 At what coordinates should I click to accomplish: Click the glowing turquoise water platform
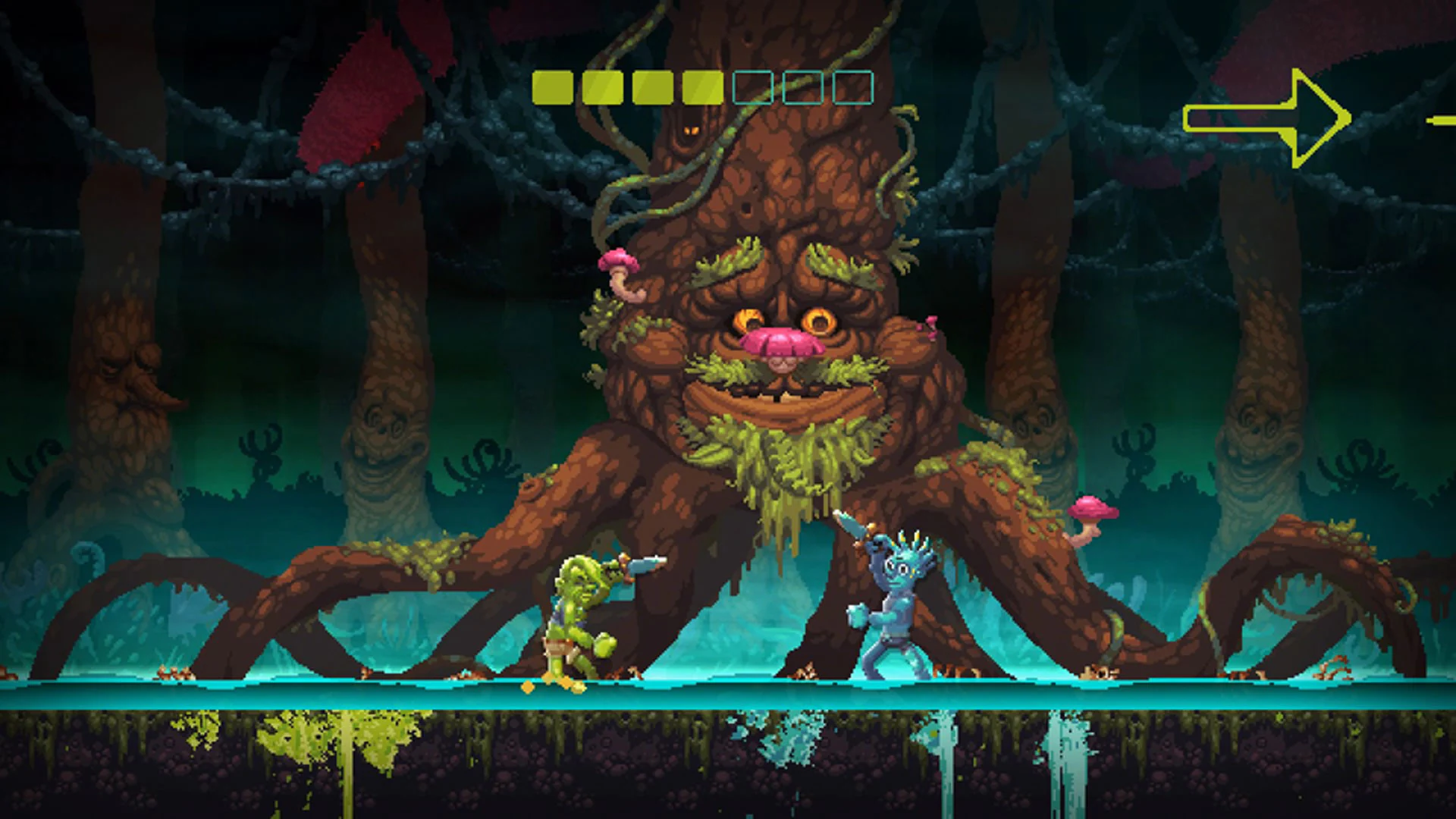tap(379, 694)
